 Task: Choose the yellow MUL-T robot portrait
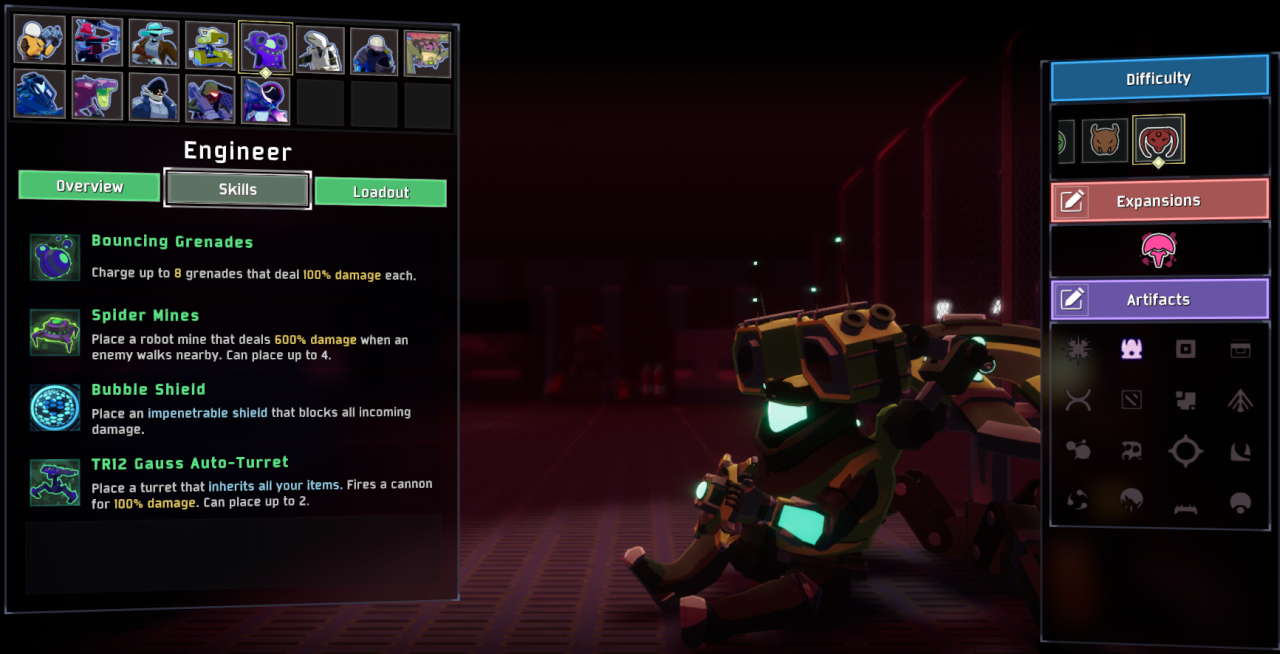point(210,46)
